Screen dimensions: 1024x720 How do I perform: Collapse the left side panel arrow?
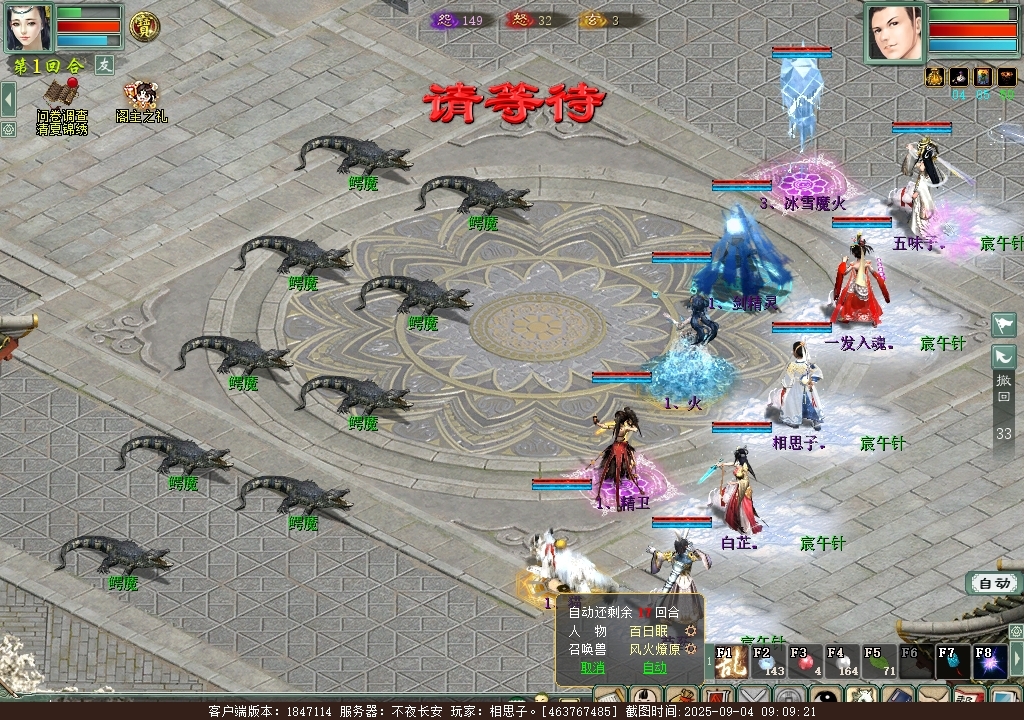click(x=8, y=98)
